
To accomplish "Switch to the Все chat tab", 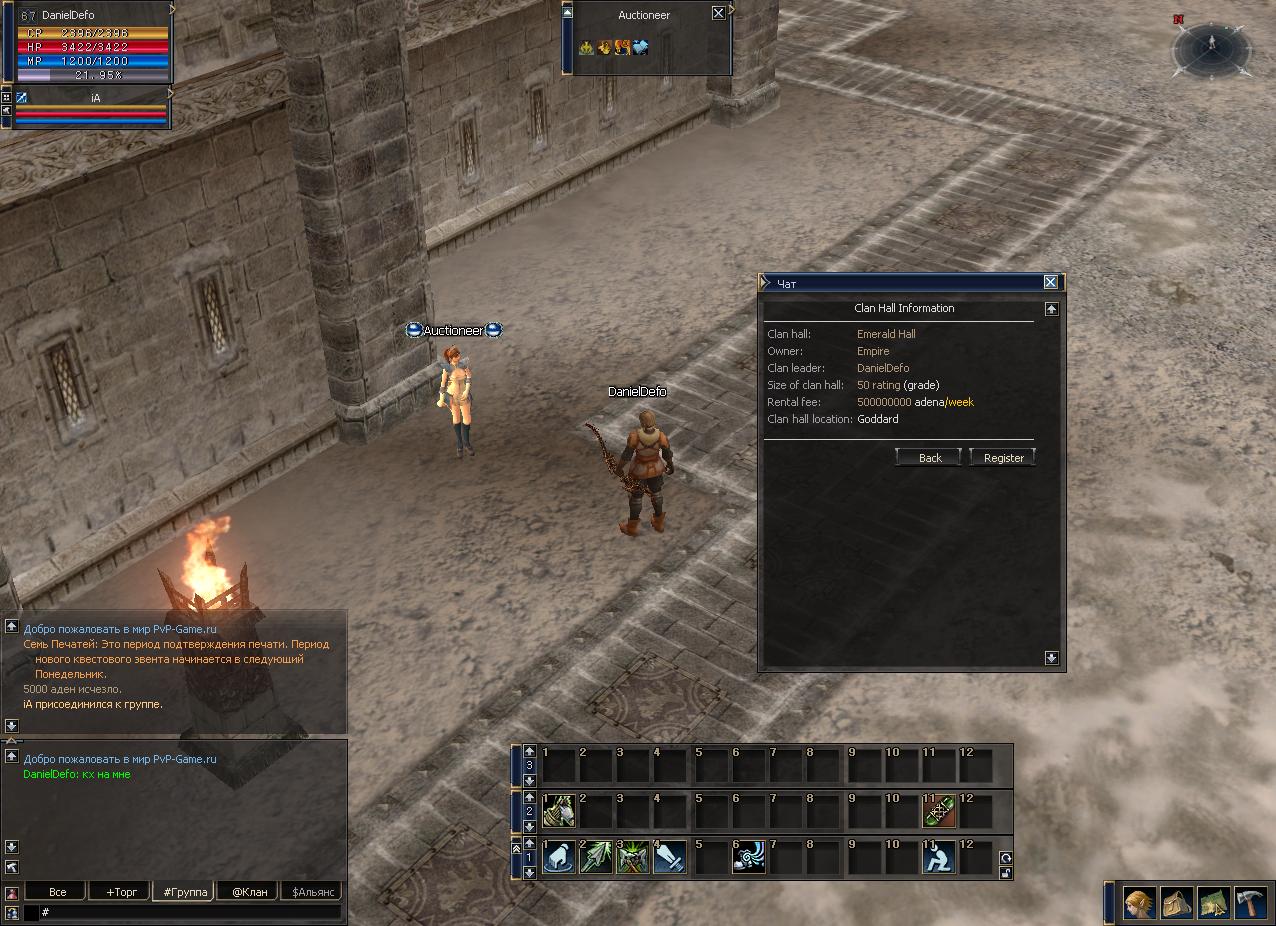I will [58, 891].
